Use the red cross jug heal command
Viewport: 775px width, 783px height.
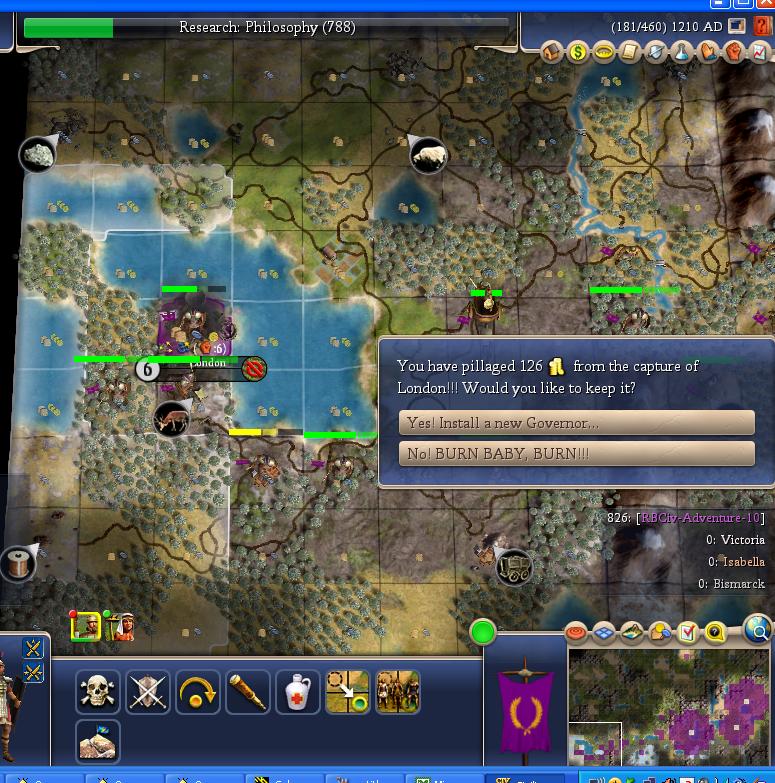(x=298, y=691)
